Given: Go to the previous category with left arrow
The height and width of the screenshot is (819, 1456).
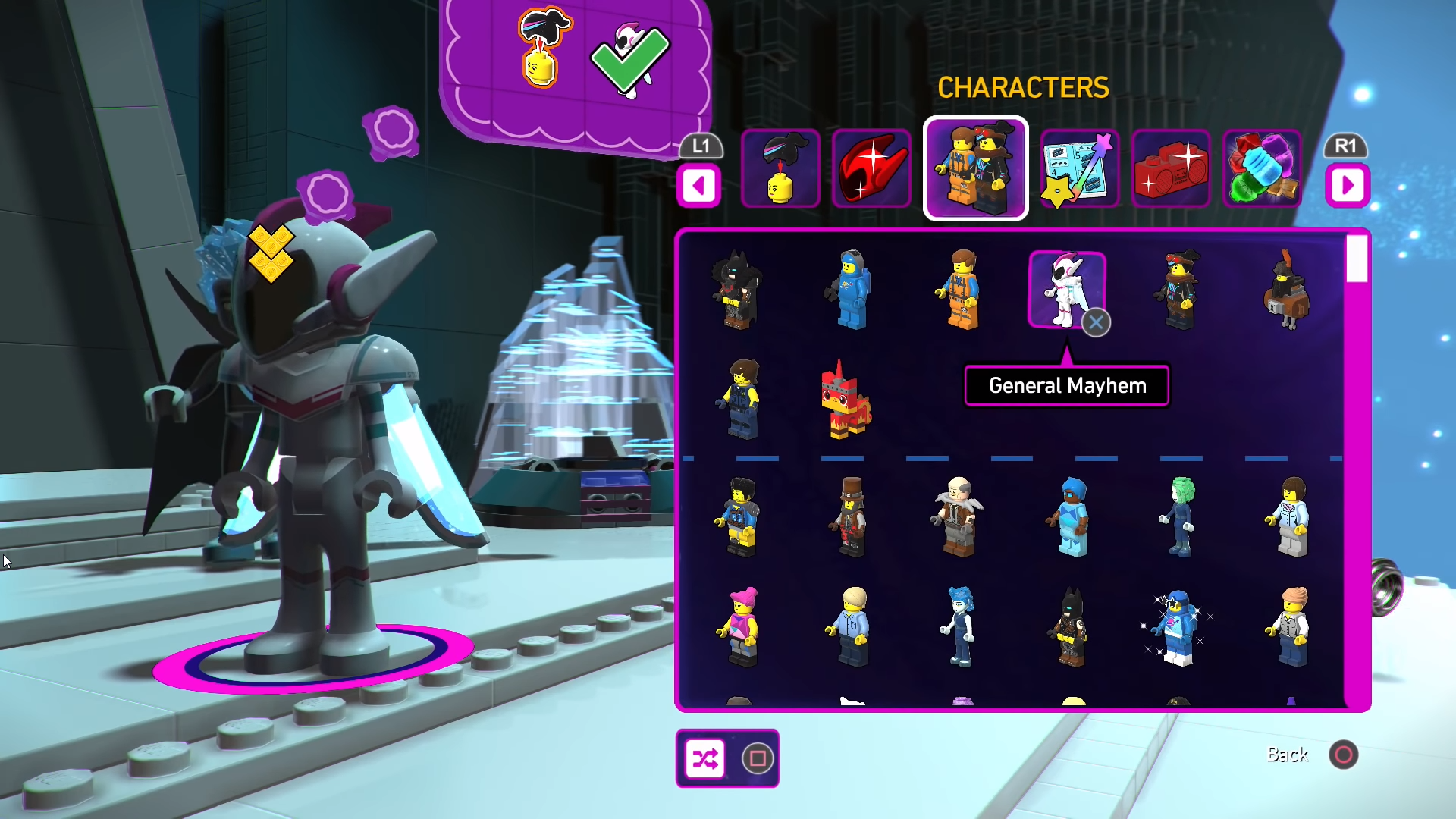Looking at the screenshot, I should (x=699, y=186).
